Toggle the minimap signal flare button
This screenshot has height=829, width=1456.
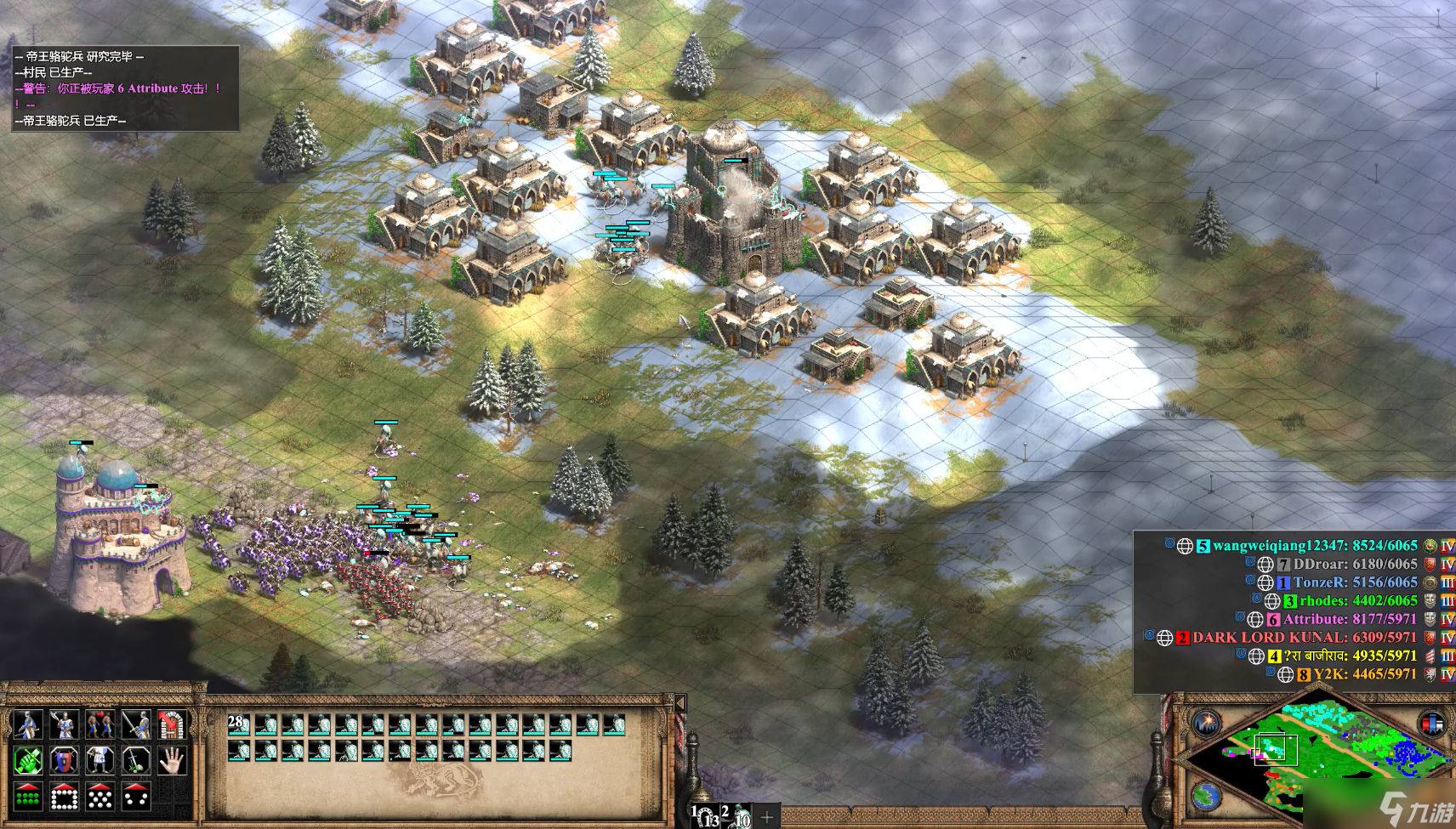pyautogui.click(x=1206, y=724)
